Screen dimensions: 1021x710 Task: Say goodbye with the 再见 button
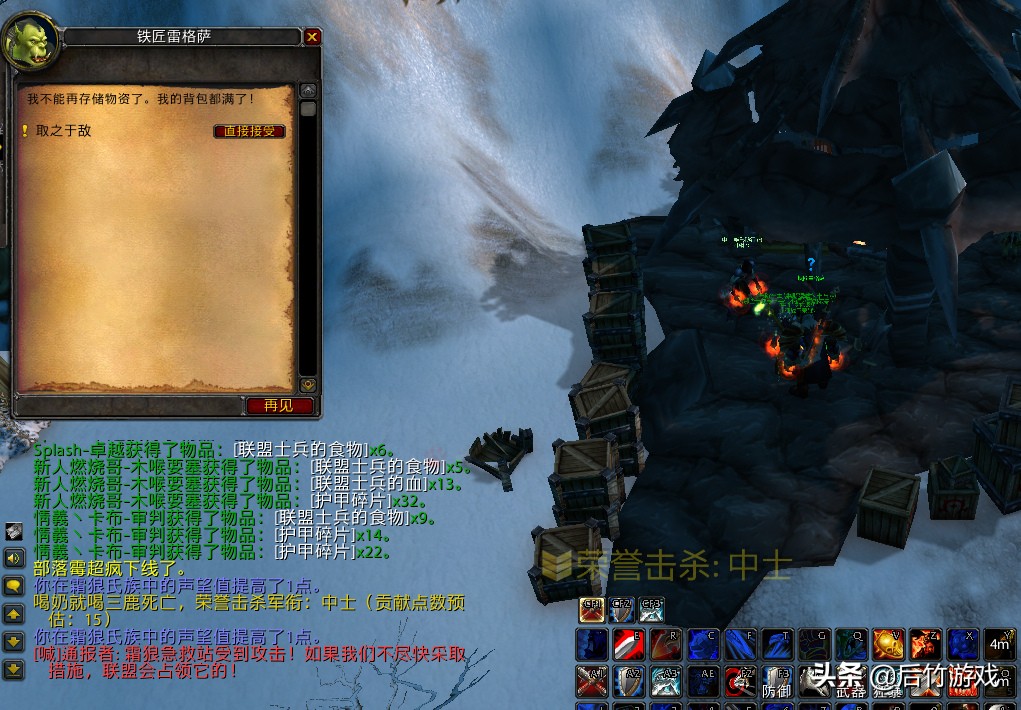pyautogui.click(x=279, y=405)
